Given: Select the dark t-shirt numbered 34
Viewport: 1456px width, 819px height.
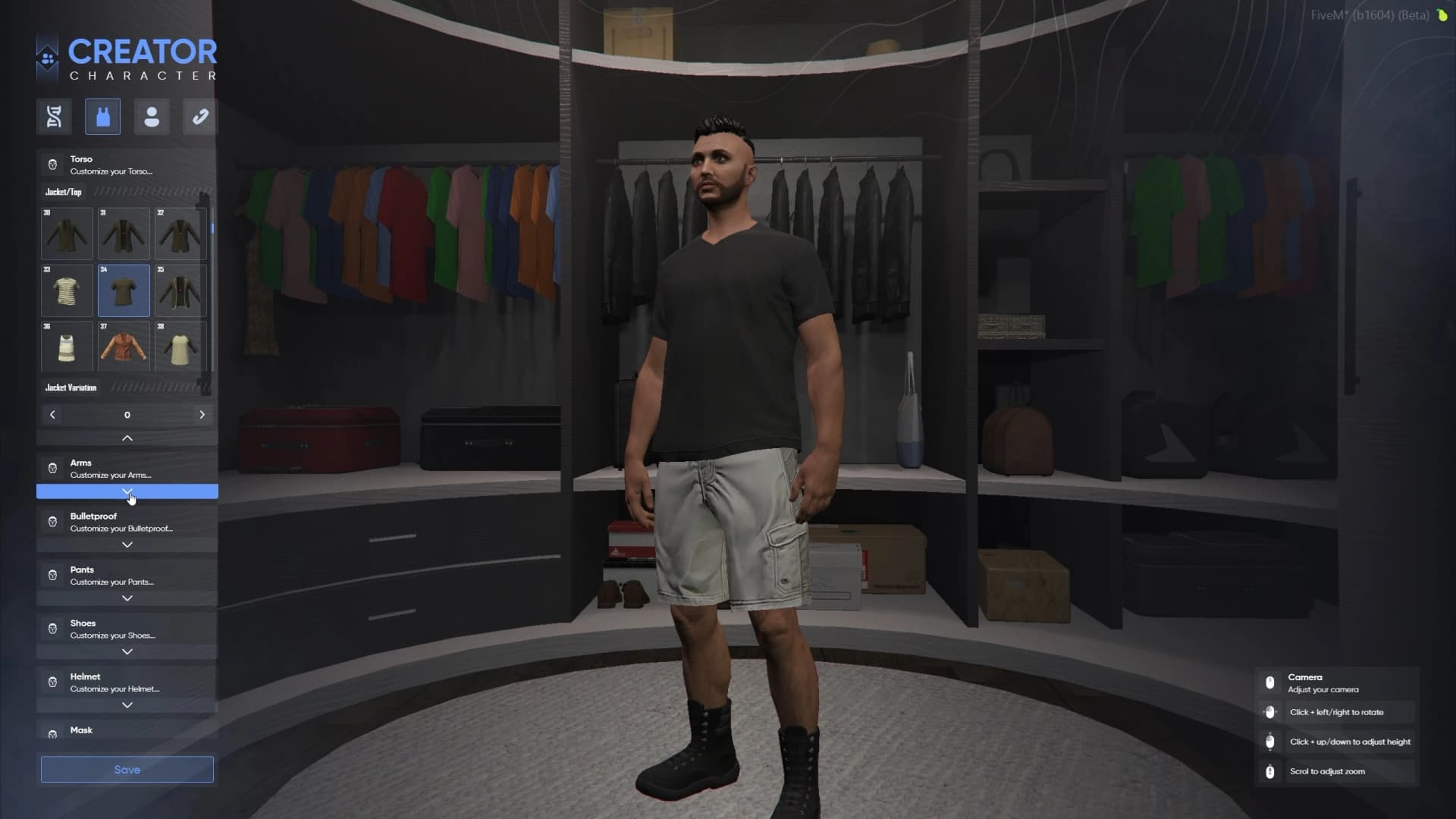Looking at the screenshot, I should click(124, 290).
